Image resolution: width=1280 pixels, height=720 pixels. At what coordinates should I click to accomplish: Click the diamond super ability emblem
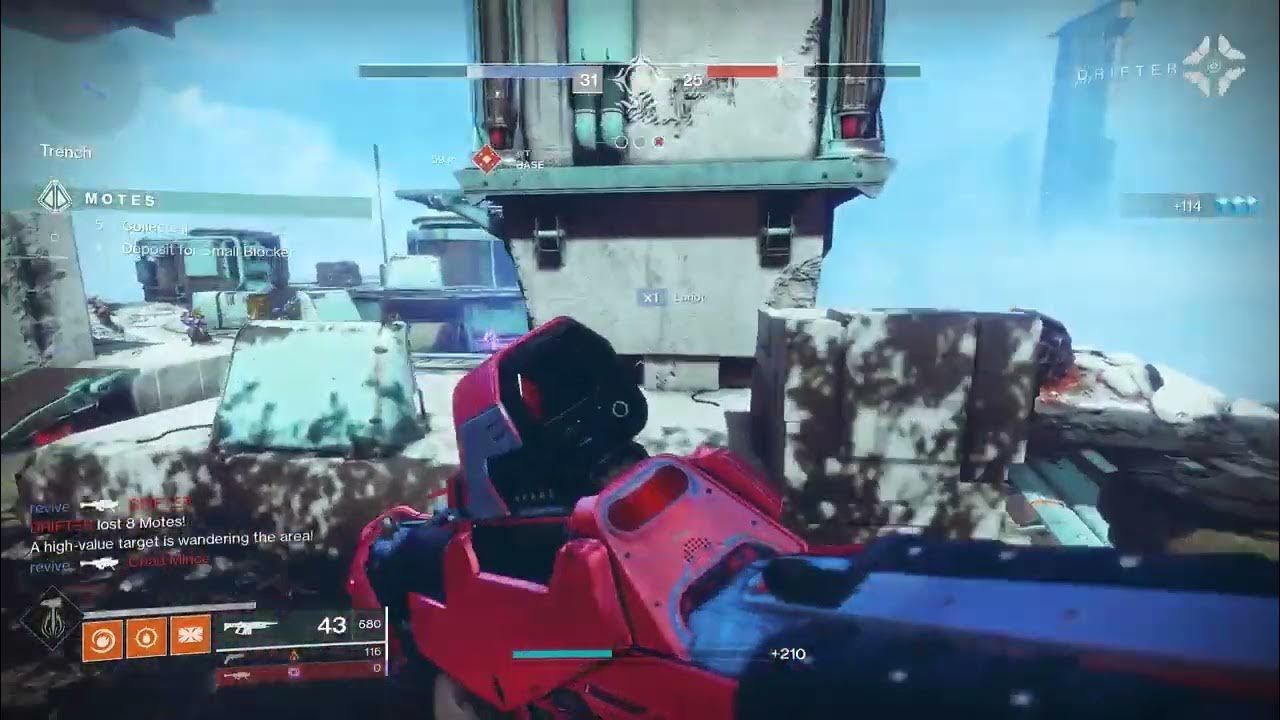tap(49, 618)
